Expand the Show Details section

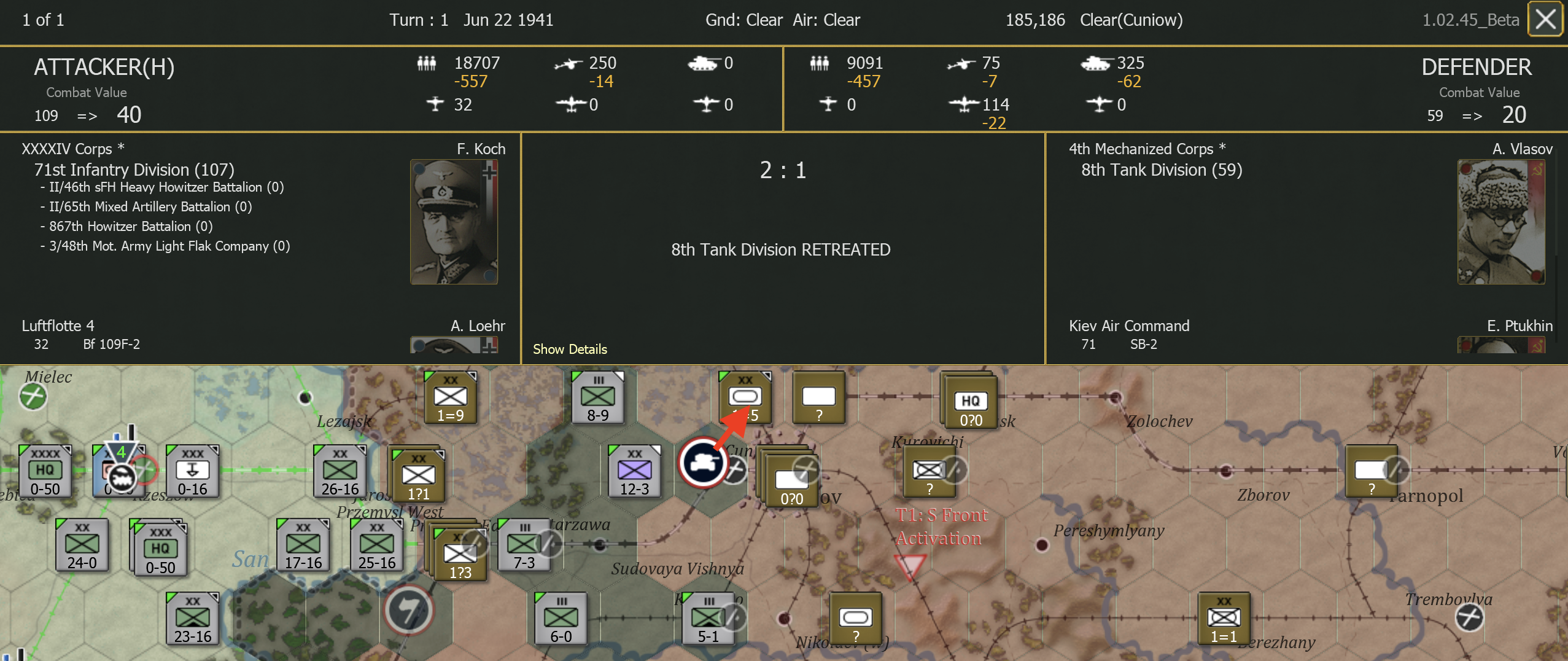(569, 349)
